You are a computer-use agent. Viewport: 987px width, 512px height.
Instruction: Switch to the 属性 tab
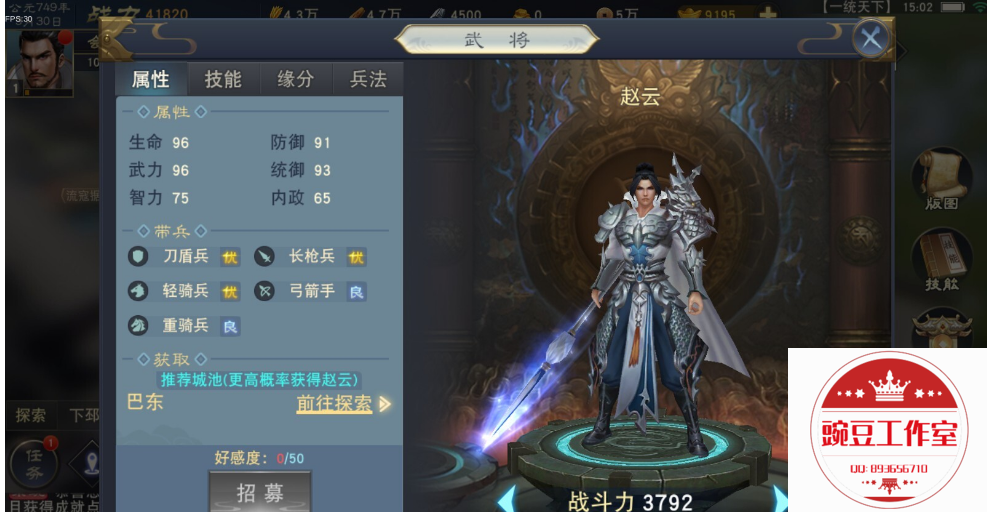(150, 80)
